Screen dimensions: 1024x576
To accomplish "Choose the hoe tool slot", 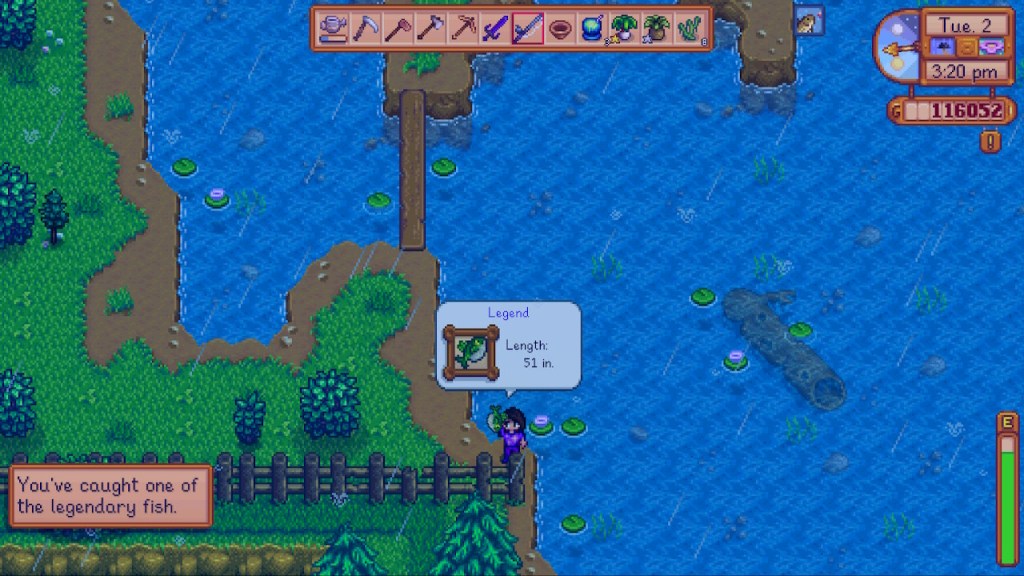I will tap(398, 29).
